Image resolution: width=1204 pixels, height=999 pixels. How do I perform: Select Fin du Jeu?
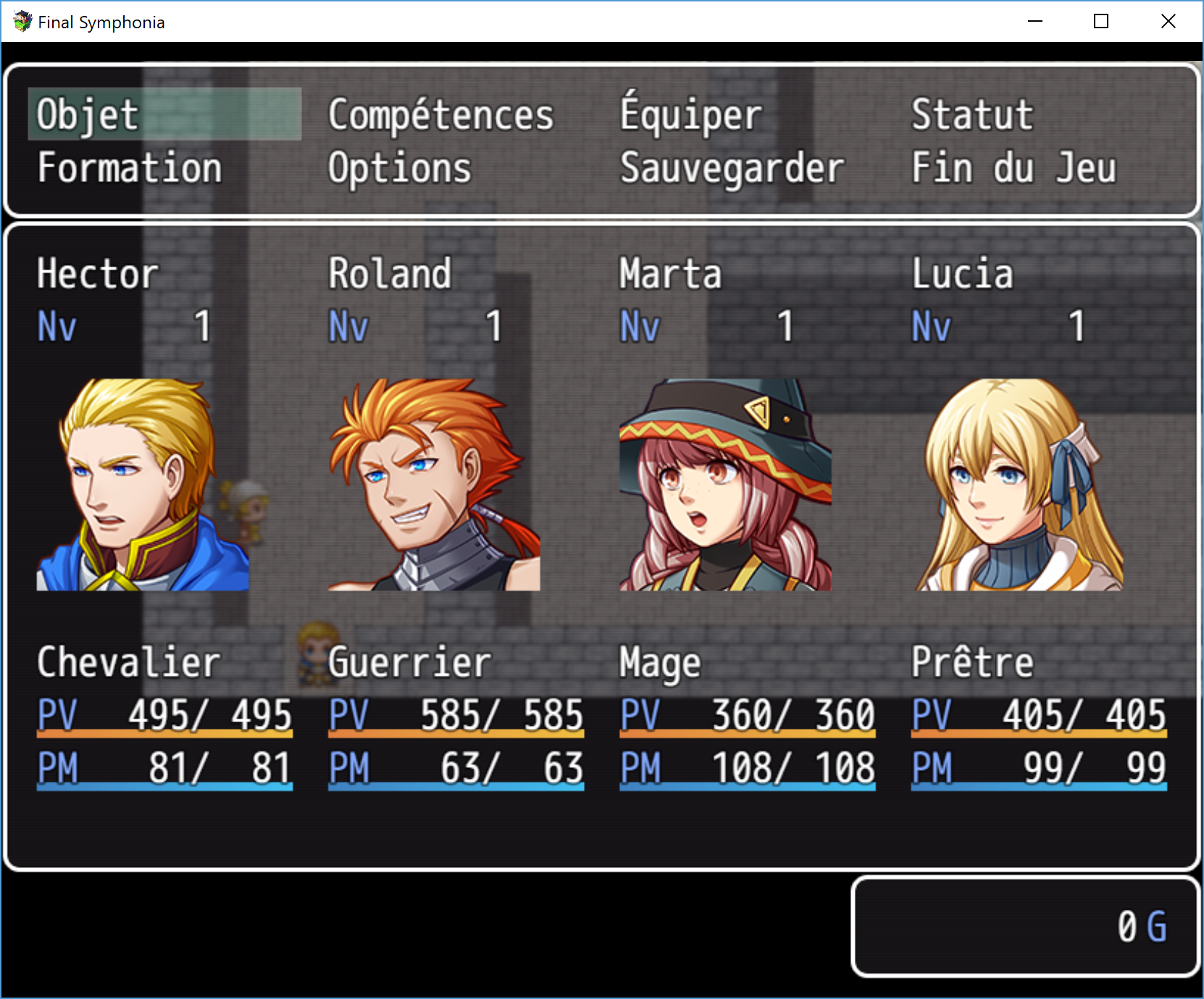[1013, 168]
